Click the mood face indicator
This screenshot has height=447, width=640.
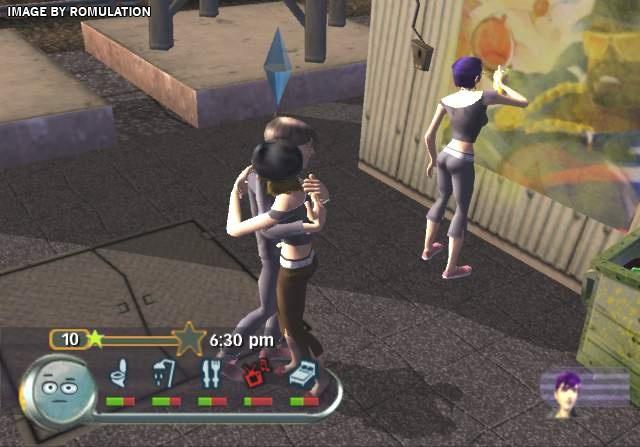point(62,386)
